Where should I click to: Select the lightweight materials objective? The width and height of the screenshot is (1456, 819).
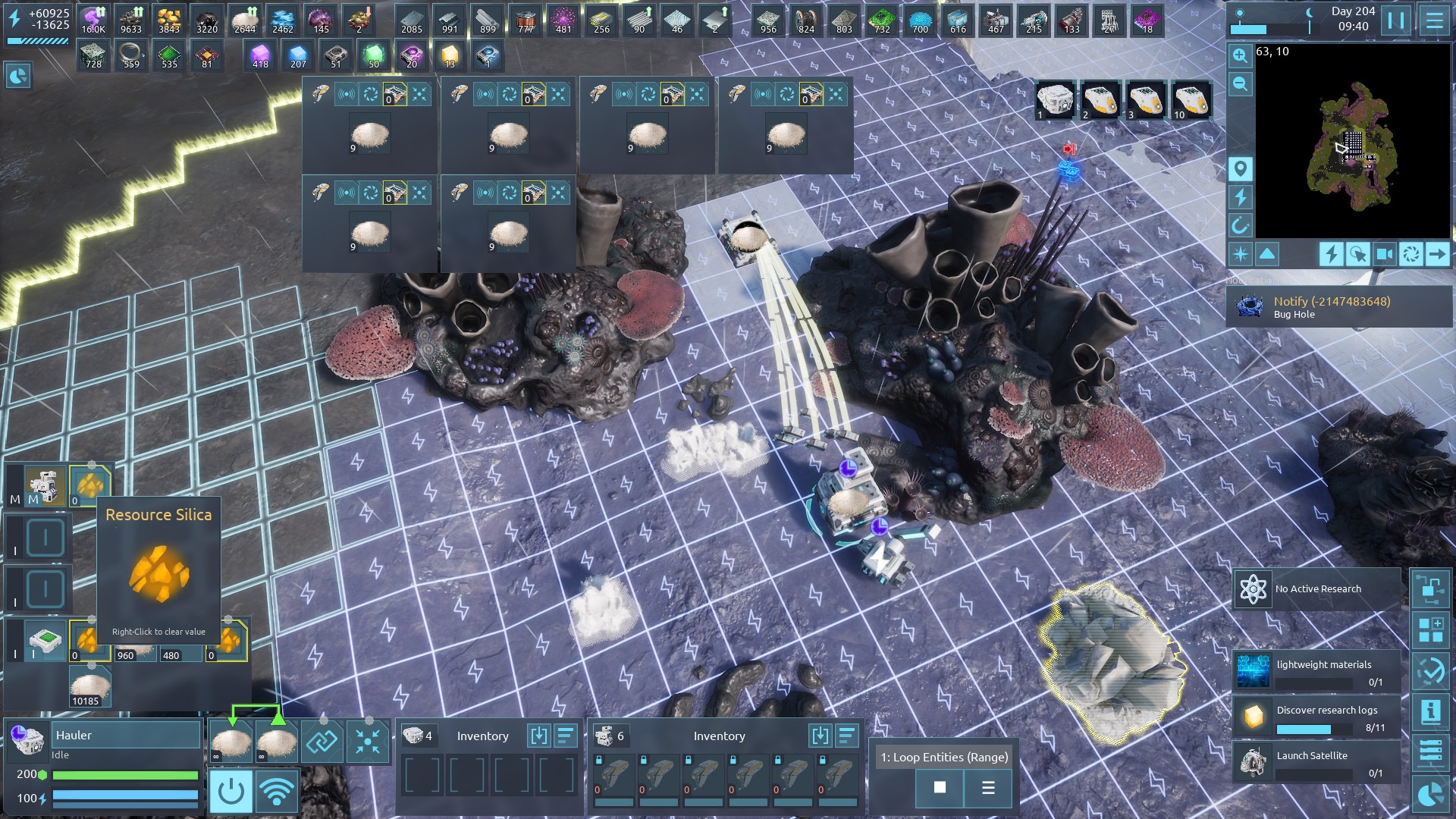[x=1316, y=672]
